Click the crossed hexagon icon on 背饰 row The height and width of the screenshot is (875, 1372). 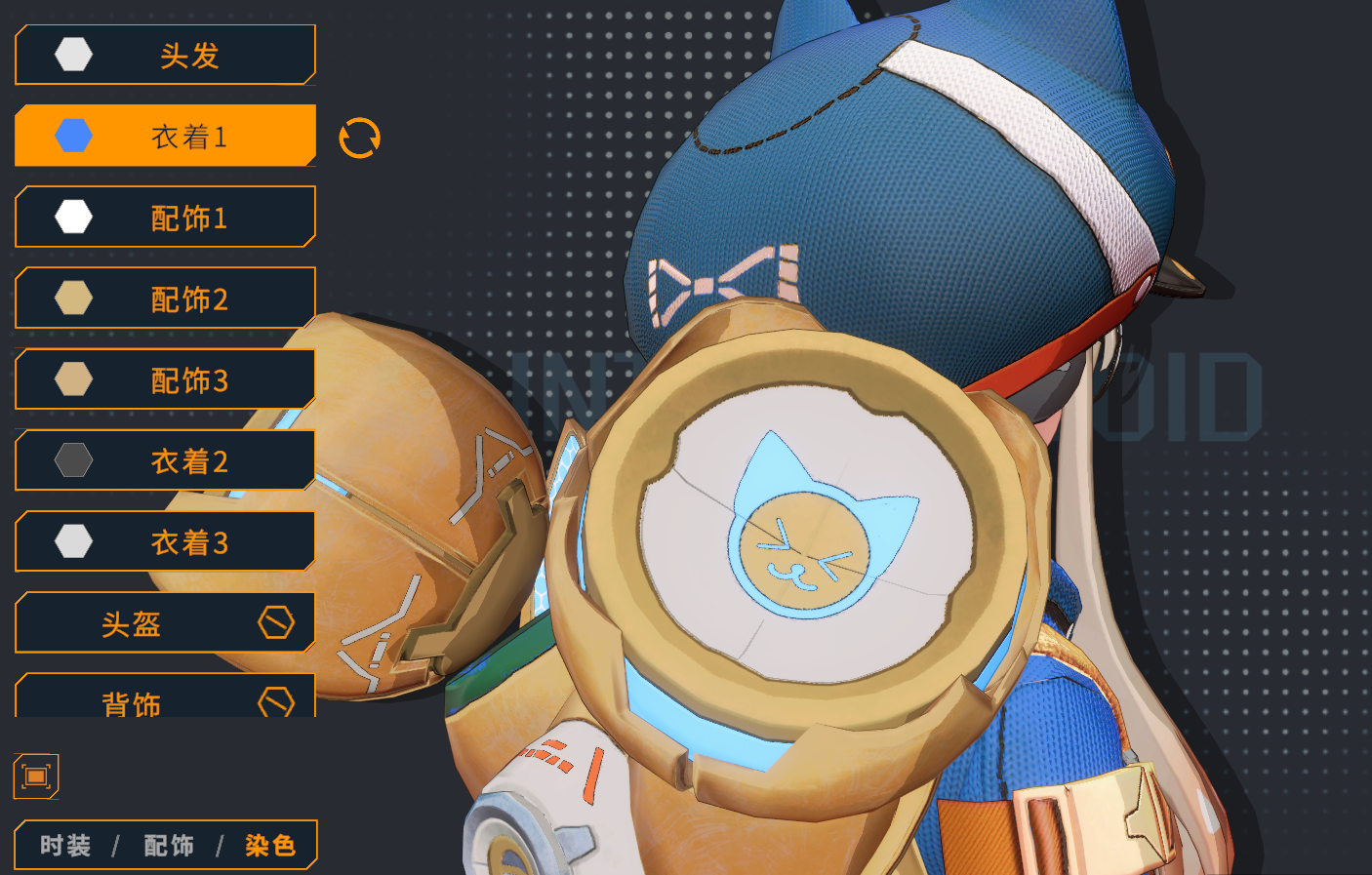276,702
